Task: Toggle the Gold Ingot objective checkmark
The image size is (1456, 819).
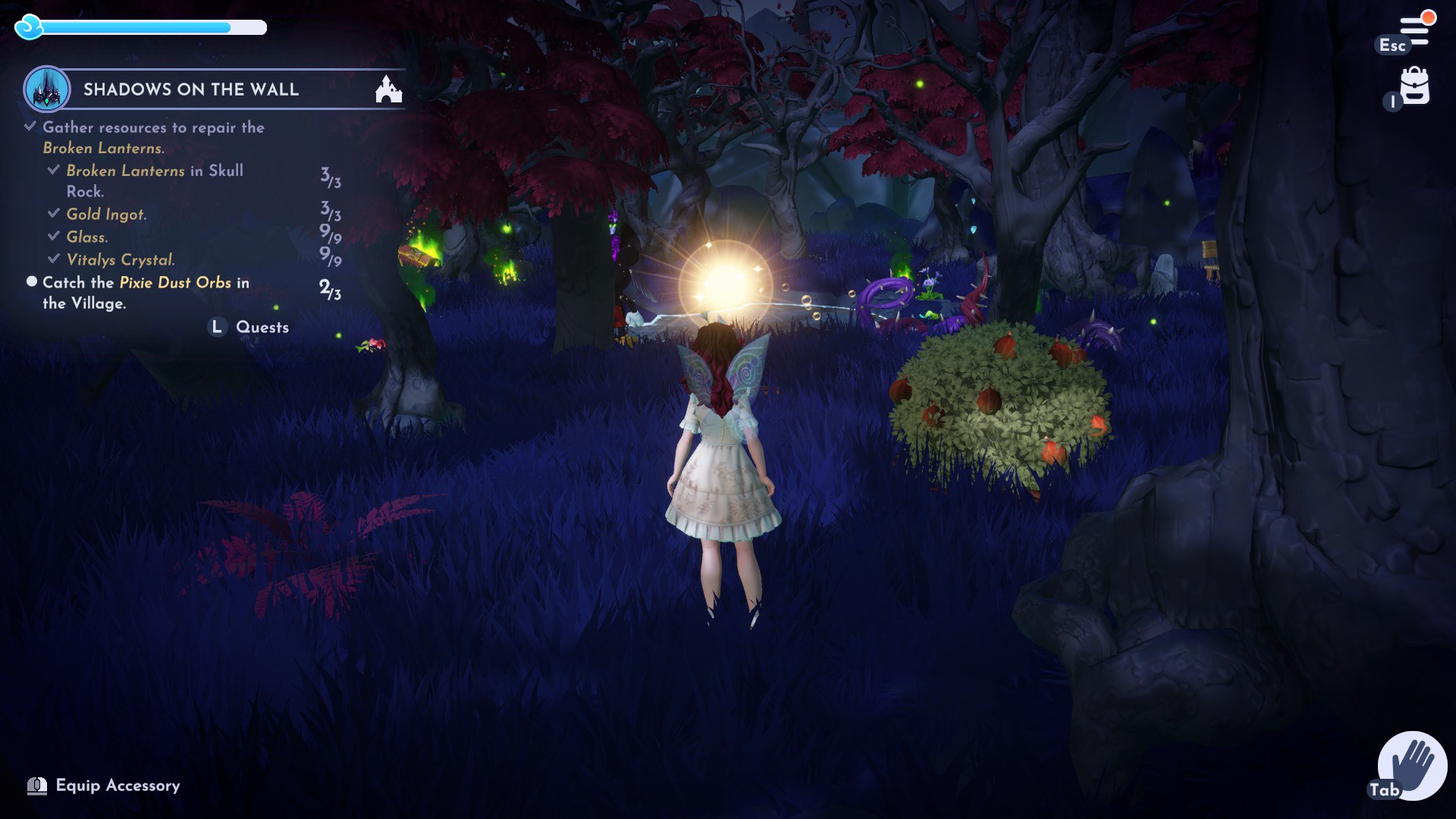Action: 53,213
